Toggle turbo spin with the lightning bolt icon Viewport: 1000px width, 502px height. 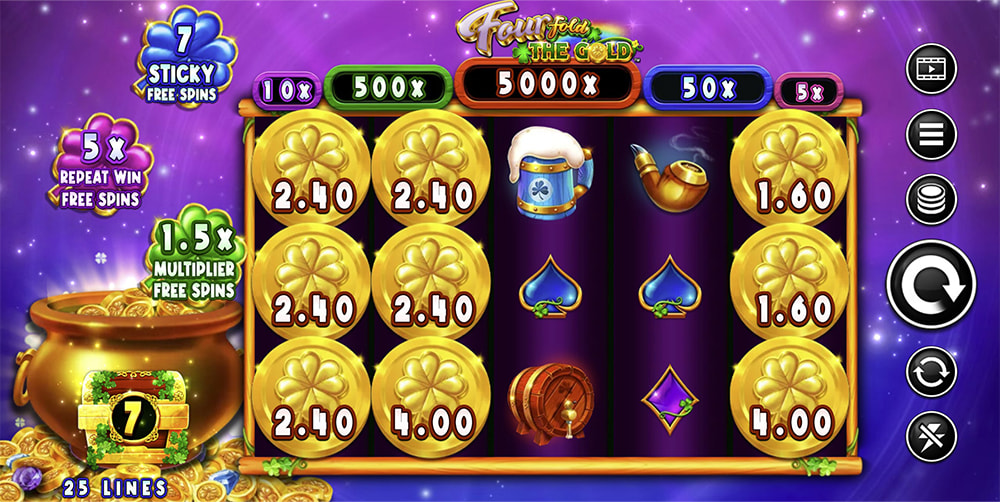click(x=931, y=437)
